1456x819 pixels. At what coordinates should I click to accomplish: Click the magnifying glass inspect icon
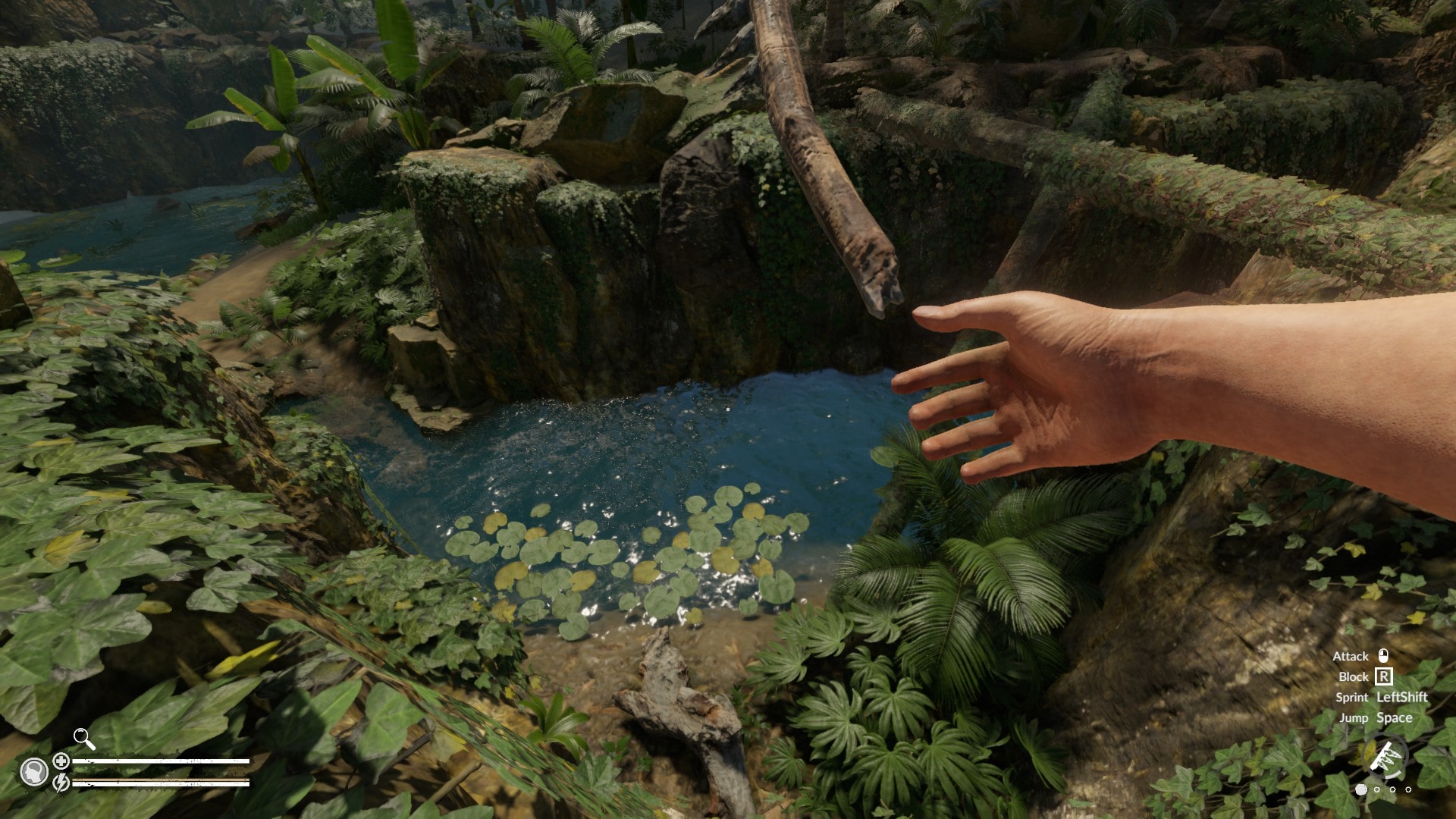coord(83,738)
